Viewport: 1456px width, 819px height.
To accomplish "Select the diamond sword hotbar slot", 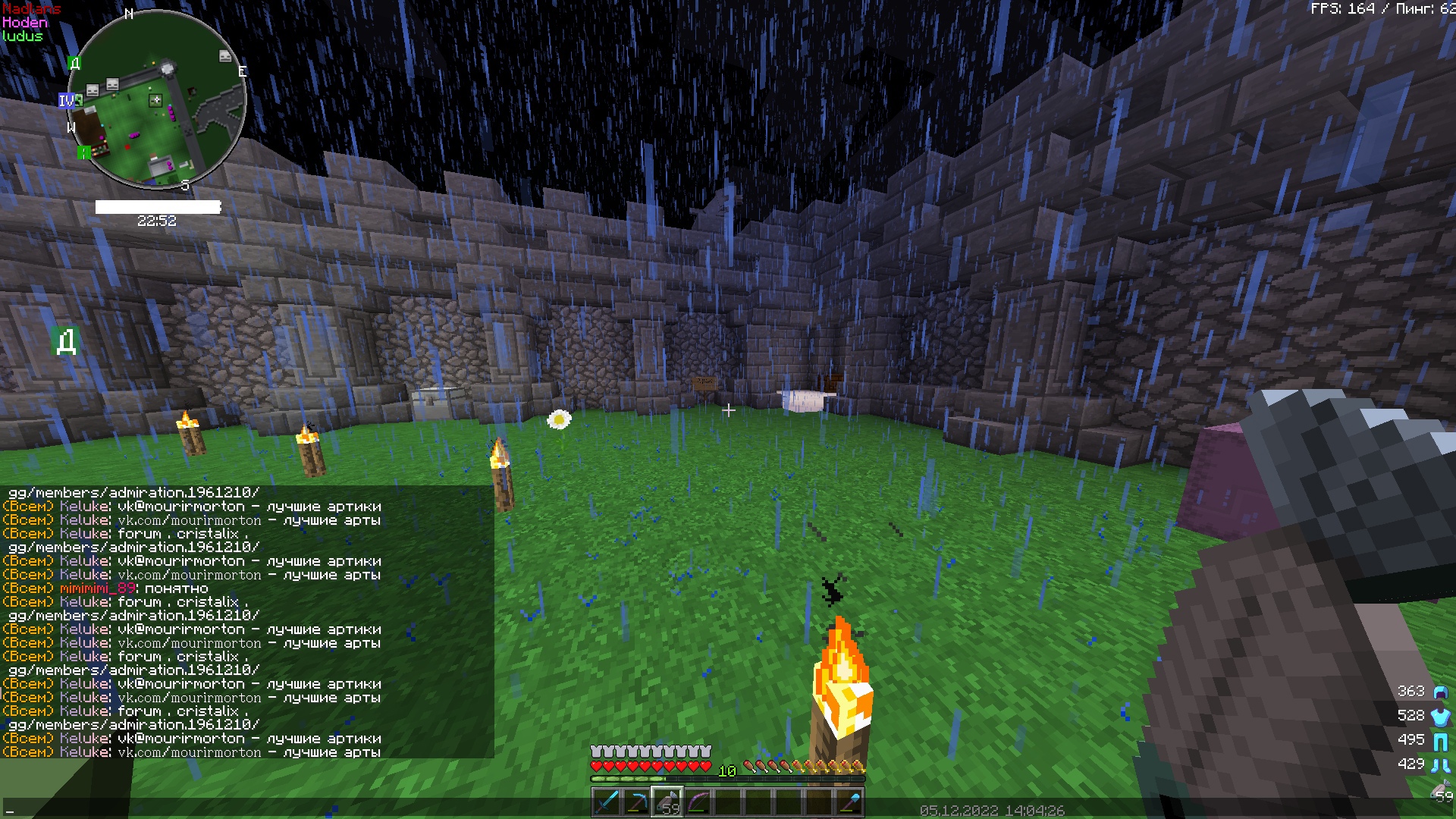I will coord(607,802).
